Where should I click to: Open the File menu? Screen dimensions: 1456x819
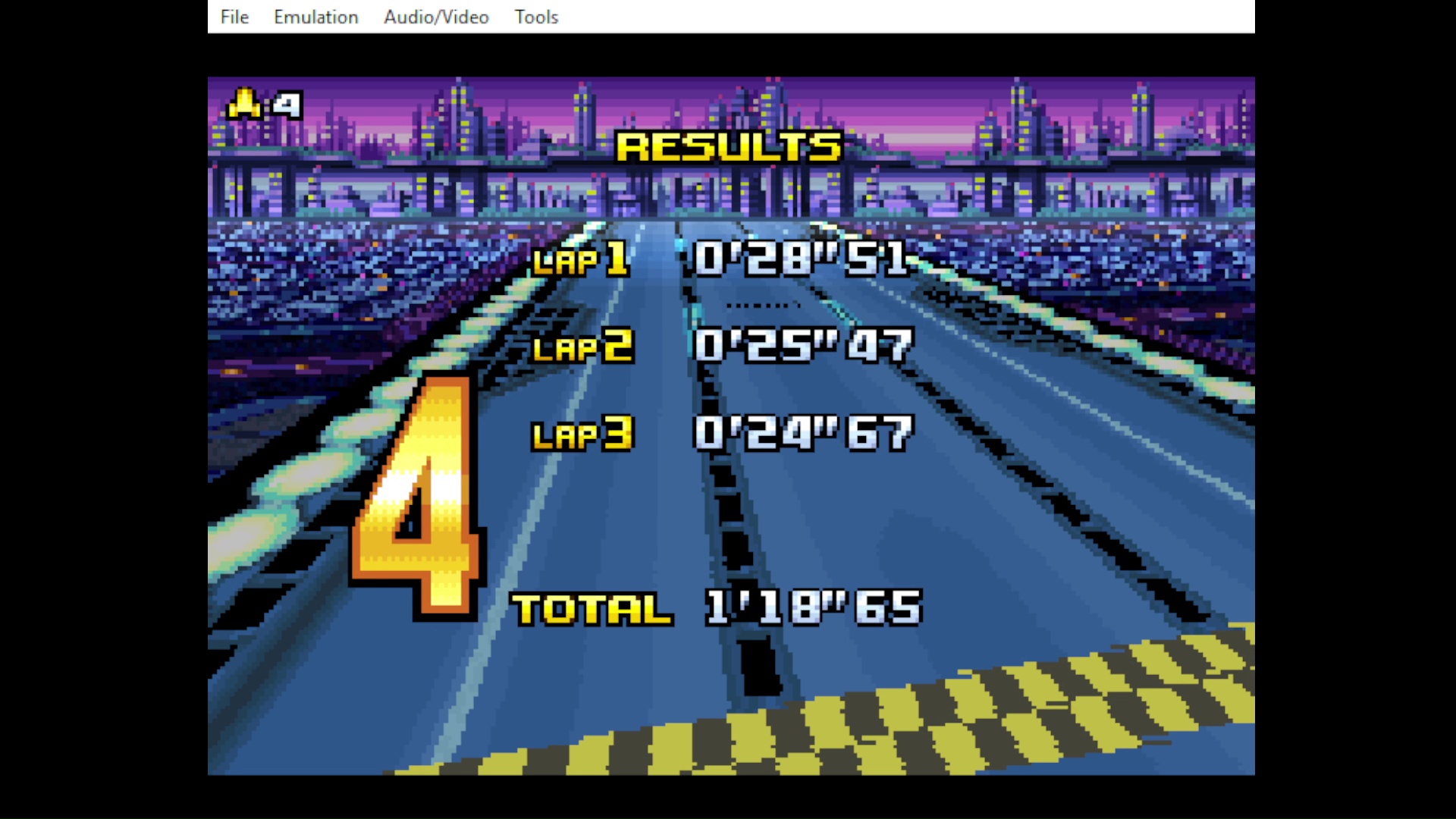[234, 17]
